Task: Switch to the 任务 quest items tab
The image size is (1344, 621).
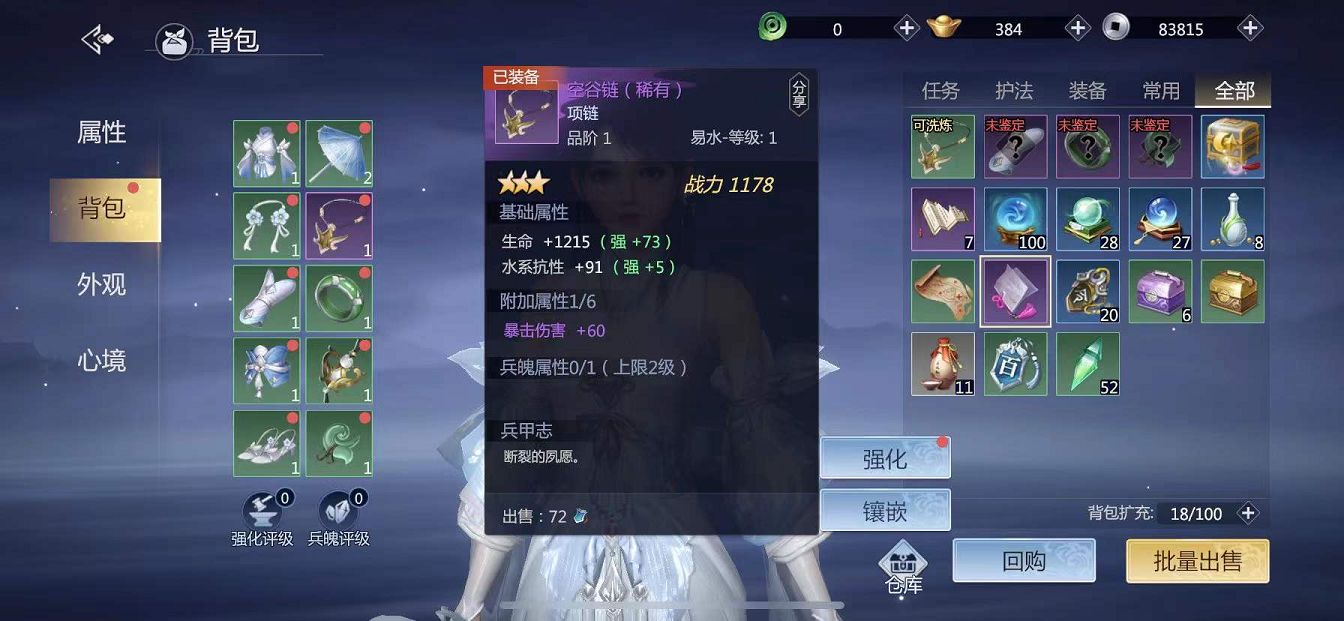Action: click(940, 91)
